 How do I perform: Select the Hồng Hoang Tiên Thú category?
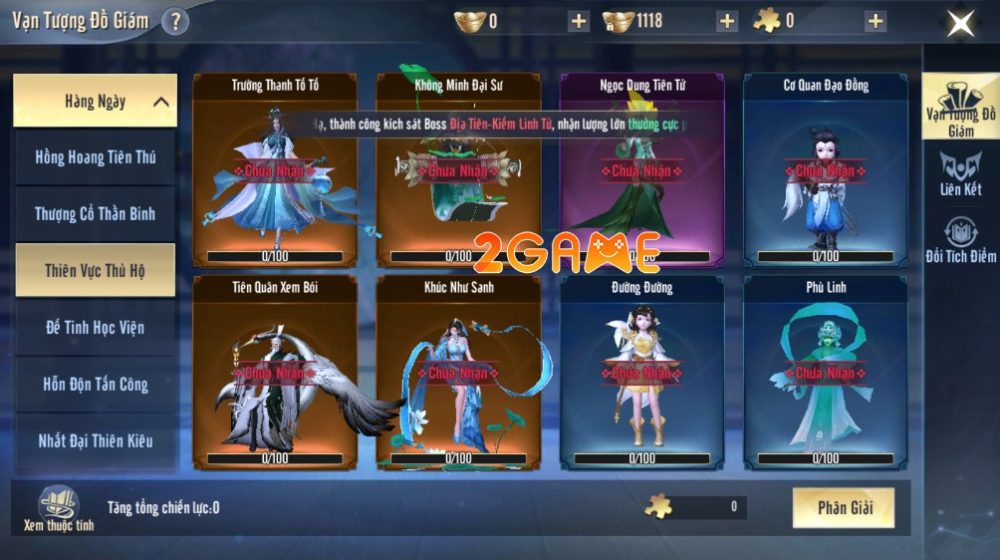[95, 157]
